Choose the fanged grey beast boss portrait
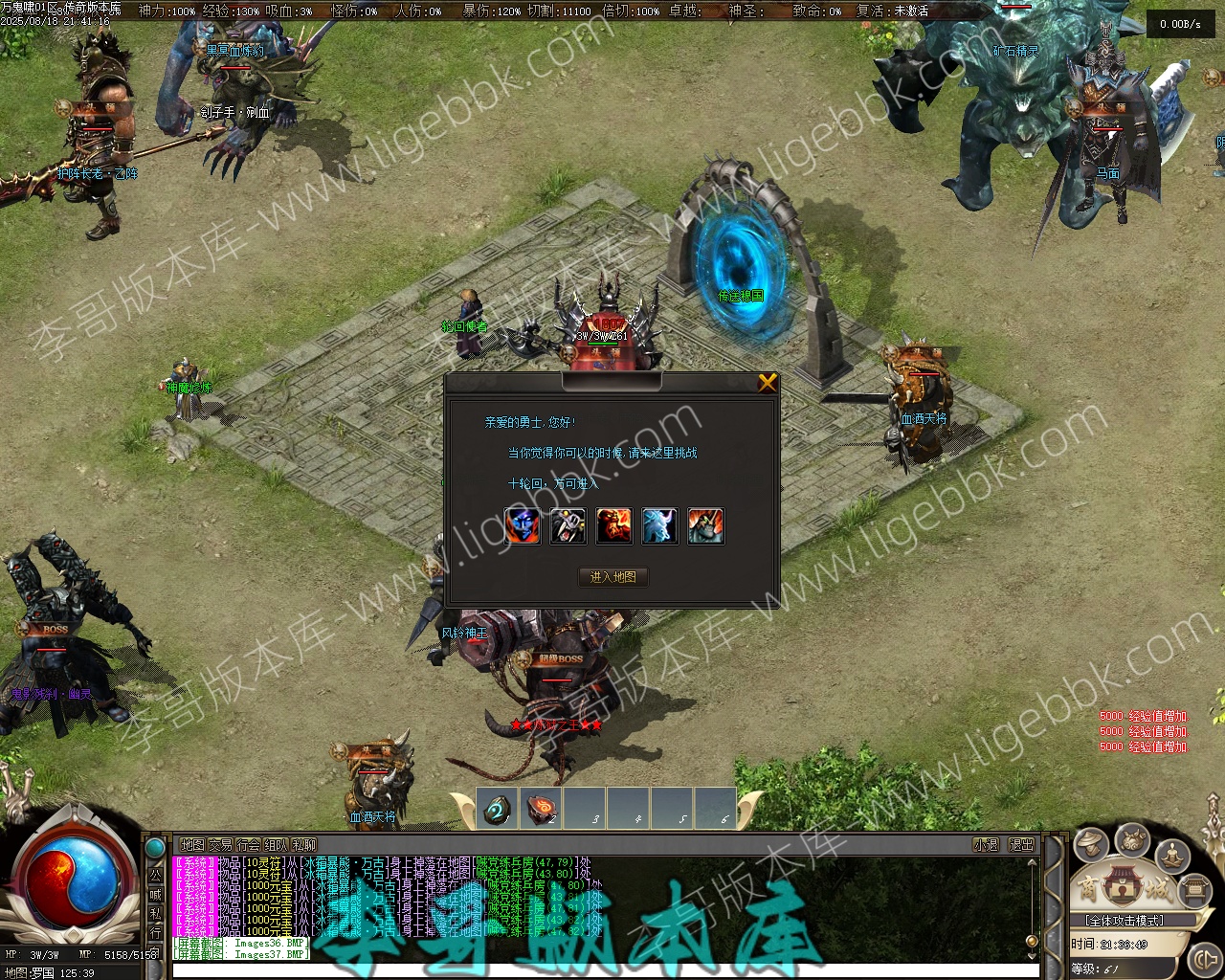Image resolution: width=1225 pixels, height=980 pixels. [568, 526]
